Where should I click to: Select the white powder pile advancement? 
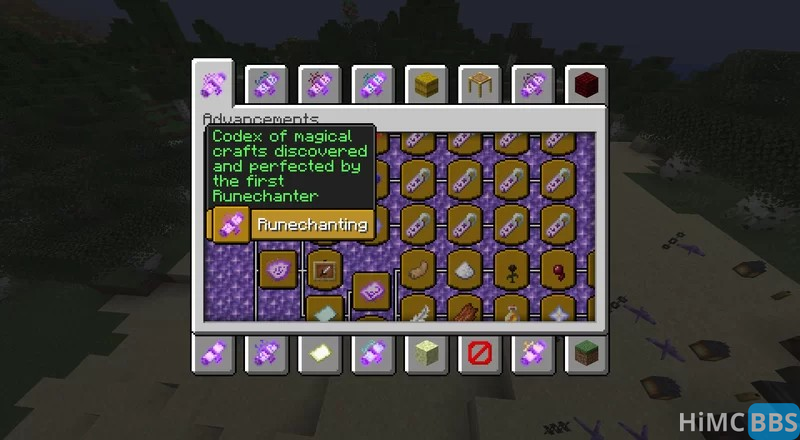click(x=465, y=269)
